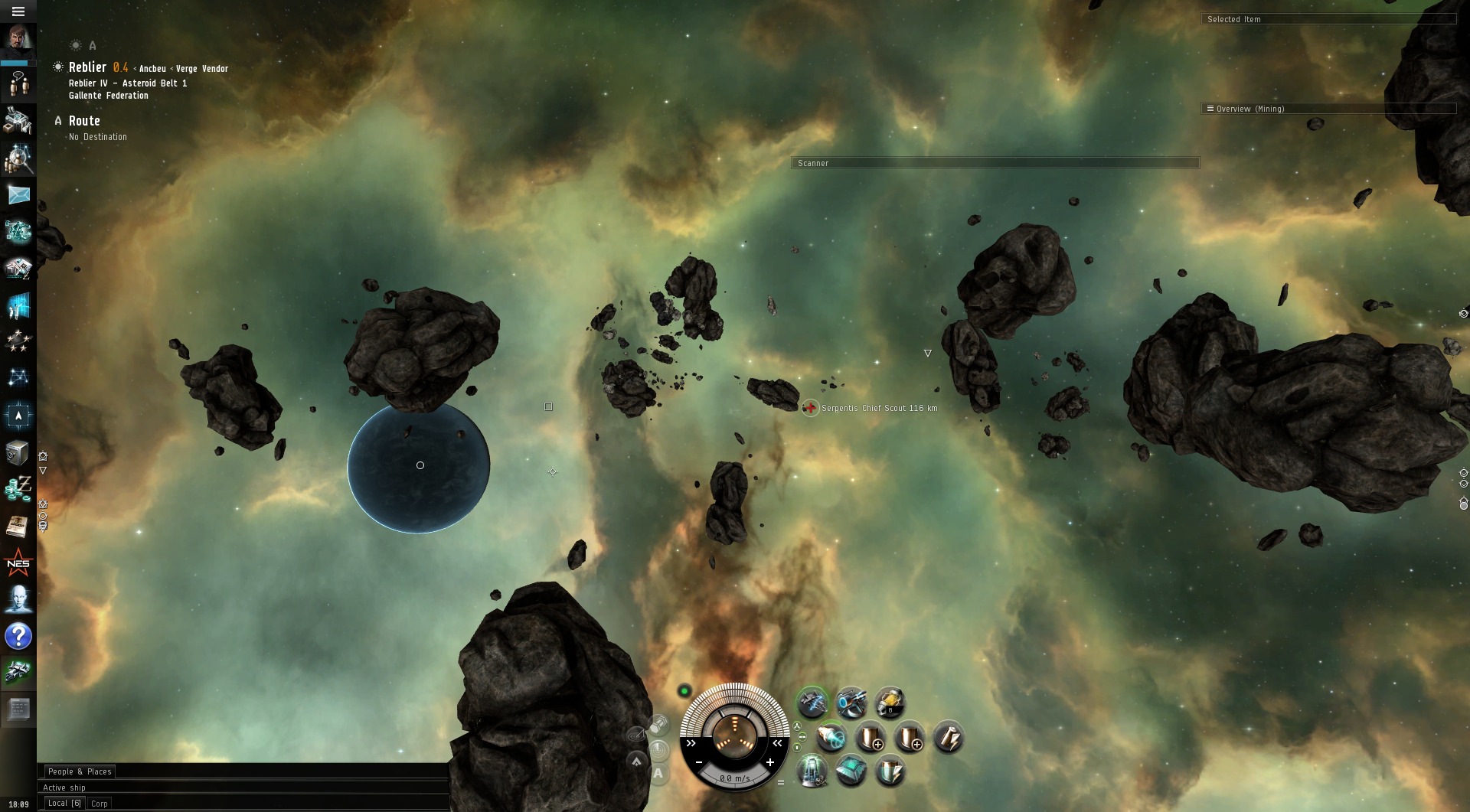This screenshot has width=1470, height=812.
Task: Increase ship speed with the plus button
Action: [770, 762]
